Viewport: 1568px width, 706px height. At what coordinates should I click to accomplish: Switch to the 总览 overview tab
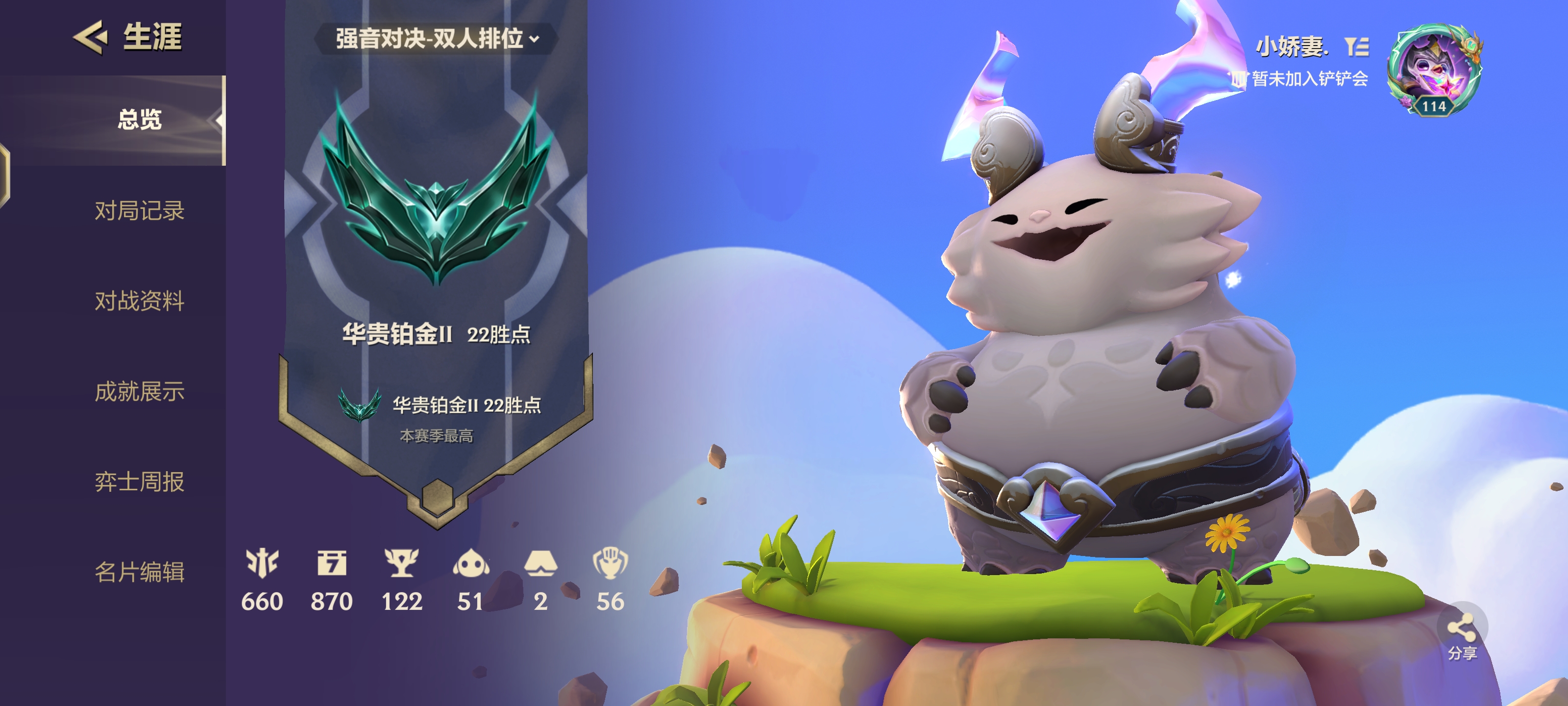click(139, 120)
